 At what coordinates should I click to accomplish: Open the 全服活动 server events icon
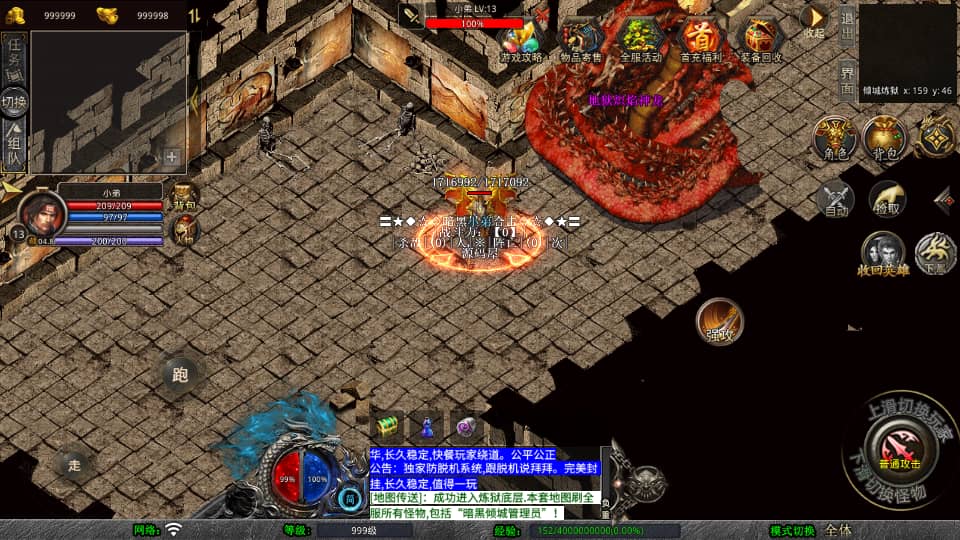[x=641, y=40]
